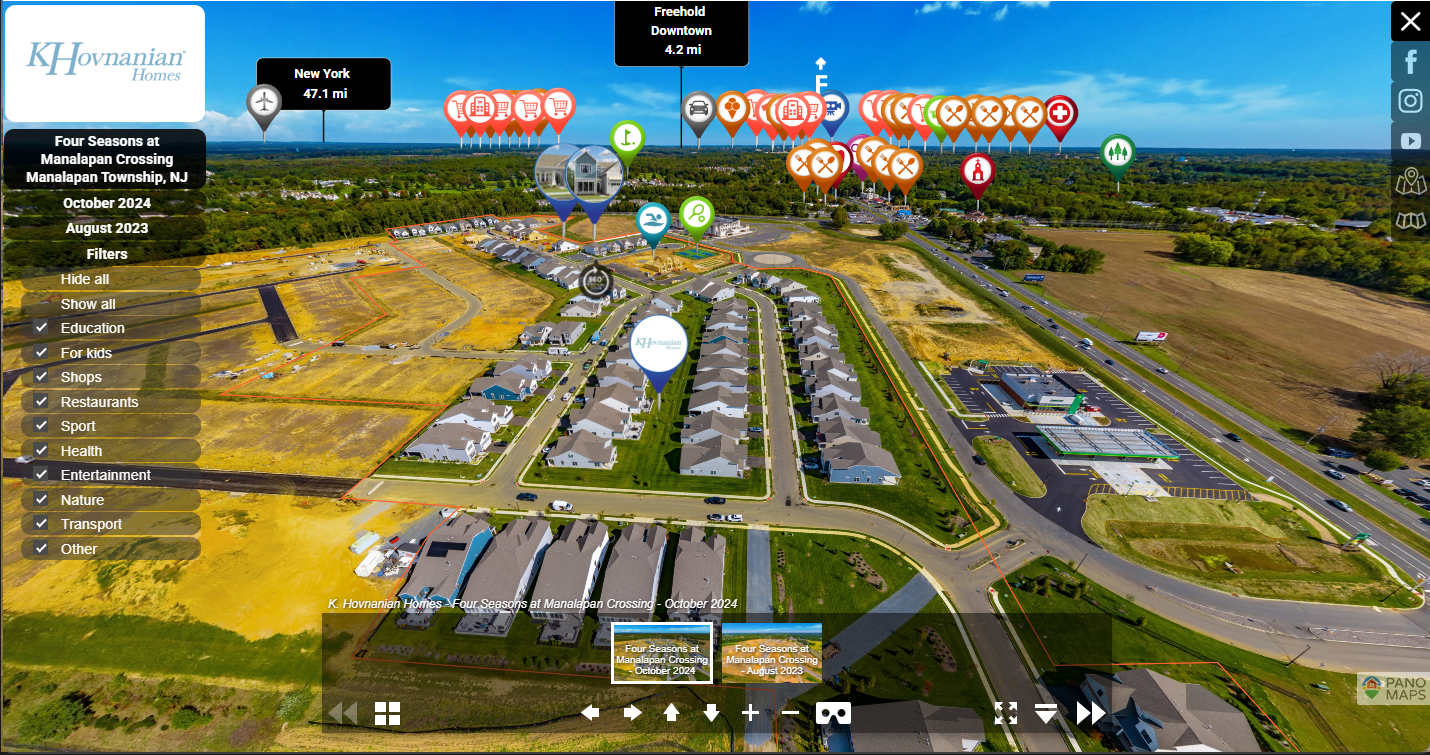This screenshot has width=1430, height=755.
Task: Toggle the Restaurants filter checkbox
Action: [x=41, y=401]
